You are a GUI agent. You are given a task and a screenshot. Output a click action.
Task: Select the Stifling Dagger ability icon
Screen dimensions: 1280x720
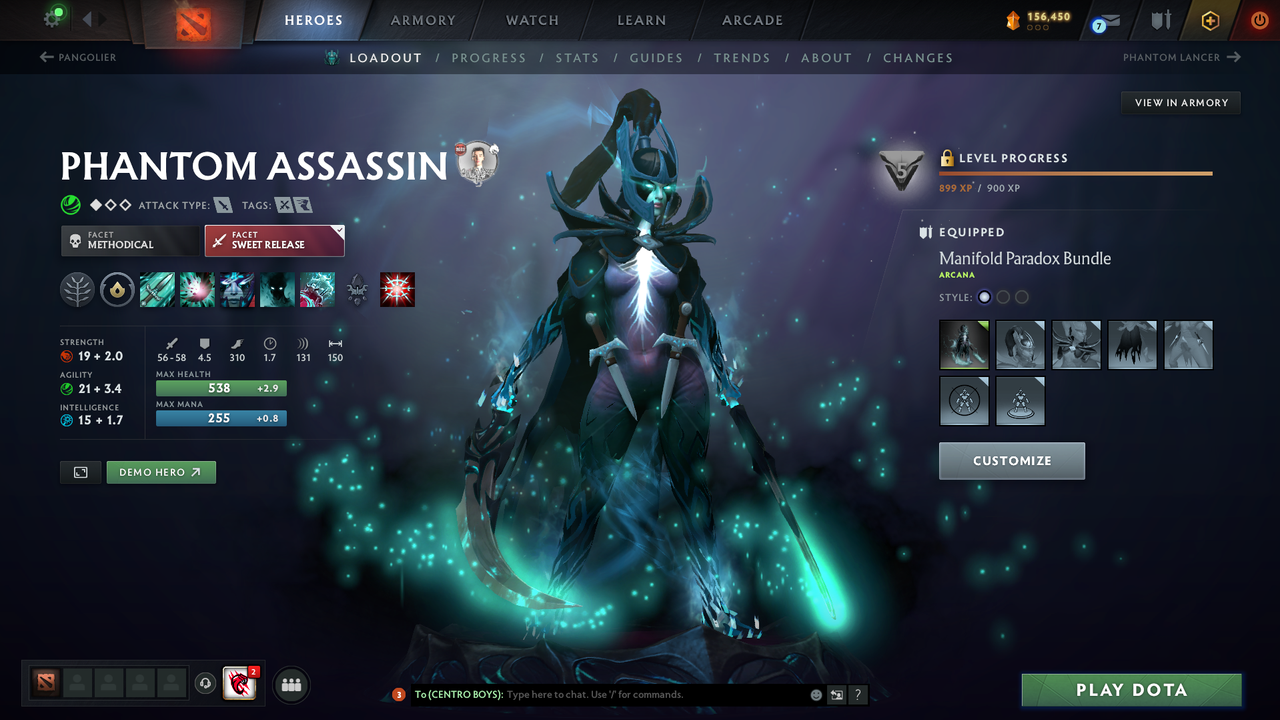(157, 290)
